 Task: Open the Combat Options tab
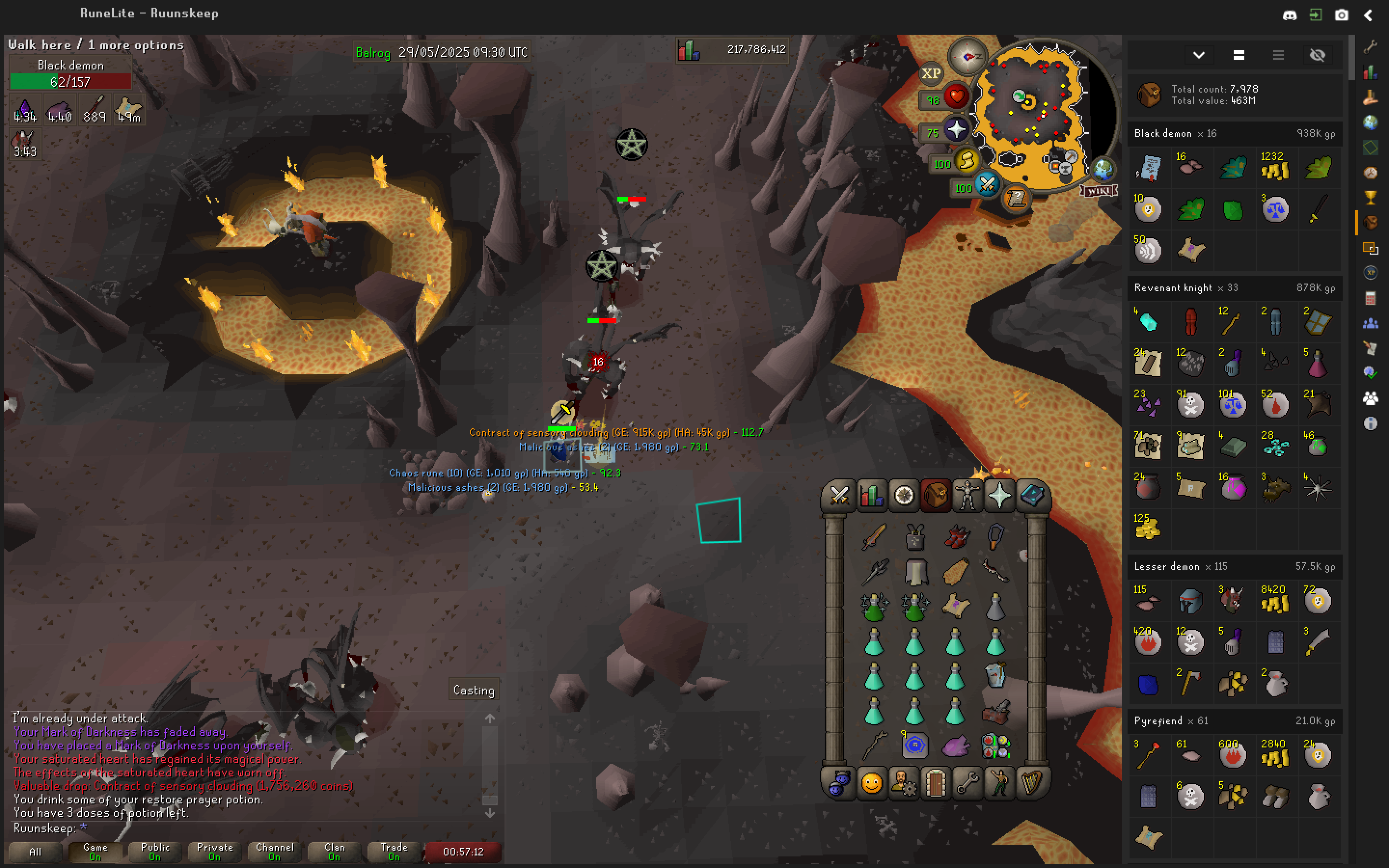pyautogui.click(x=839, y=495)
